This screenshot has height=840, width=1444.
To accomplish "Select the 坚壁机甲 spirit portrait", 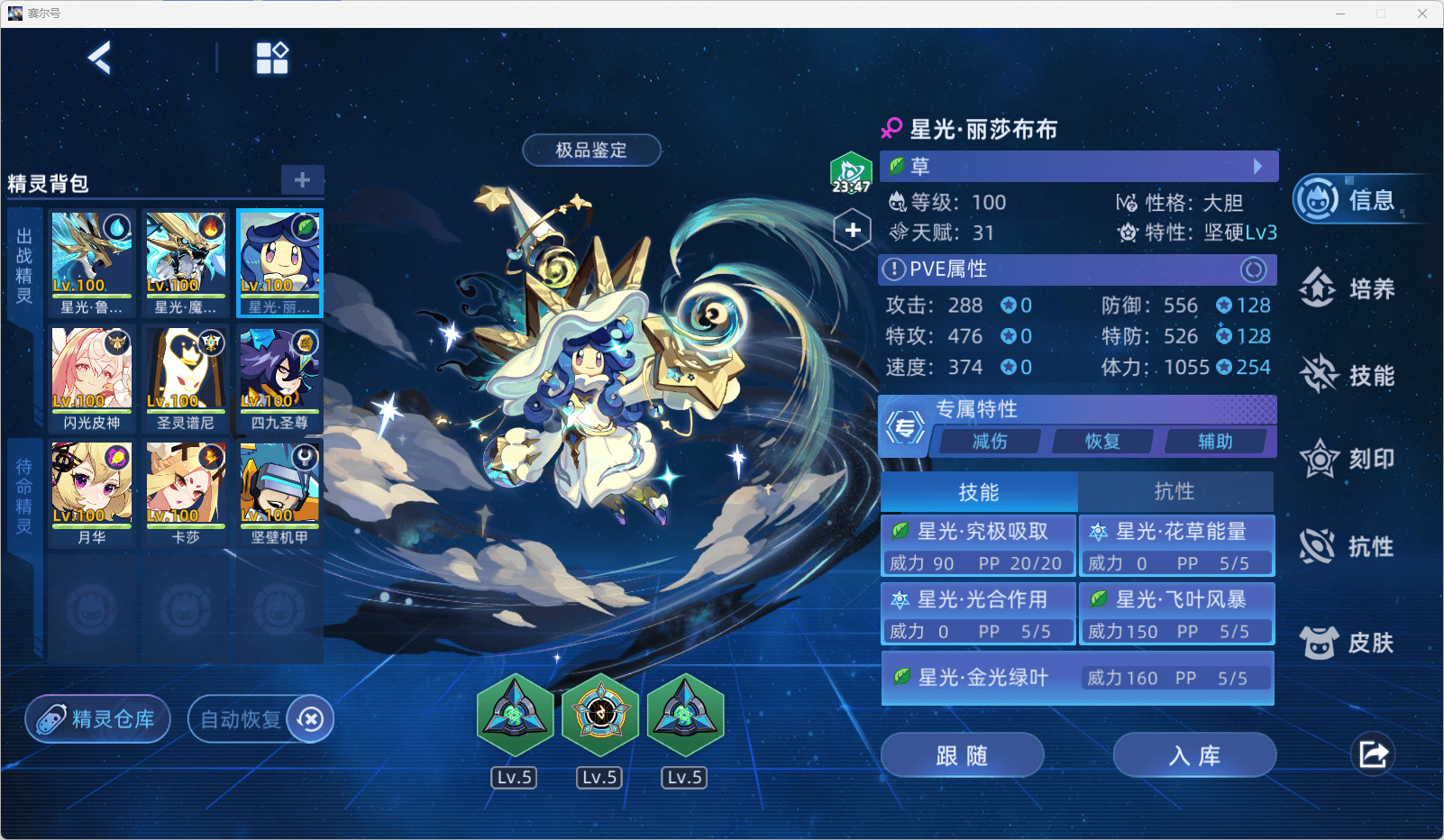I will [279, 493].
